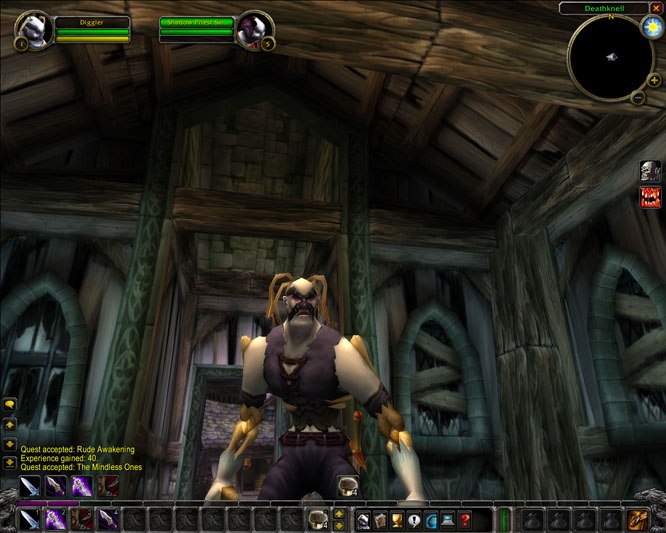Screen dimensions: 666x533
Task: Select the red fanged-mouth buff icon
Action: click(x=650, y=197)
